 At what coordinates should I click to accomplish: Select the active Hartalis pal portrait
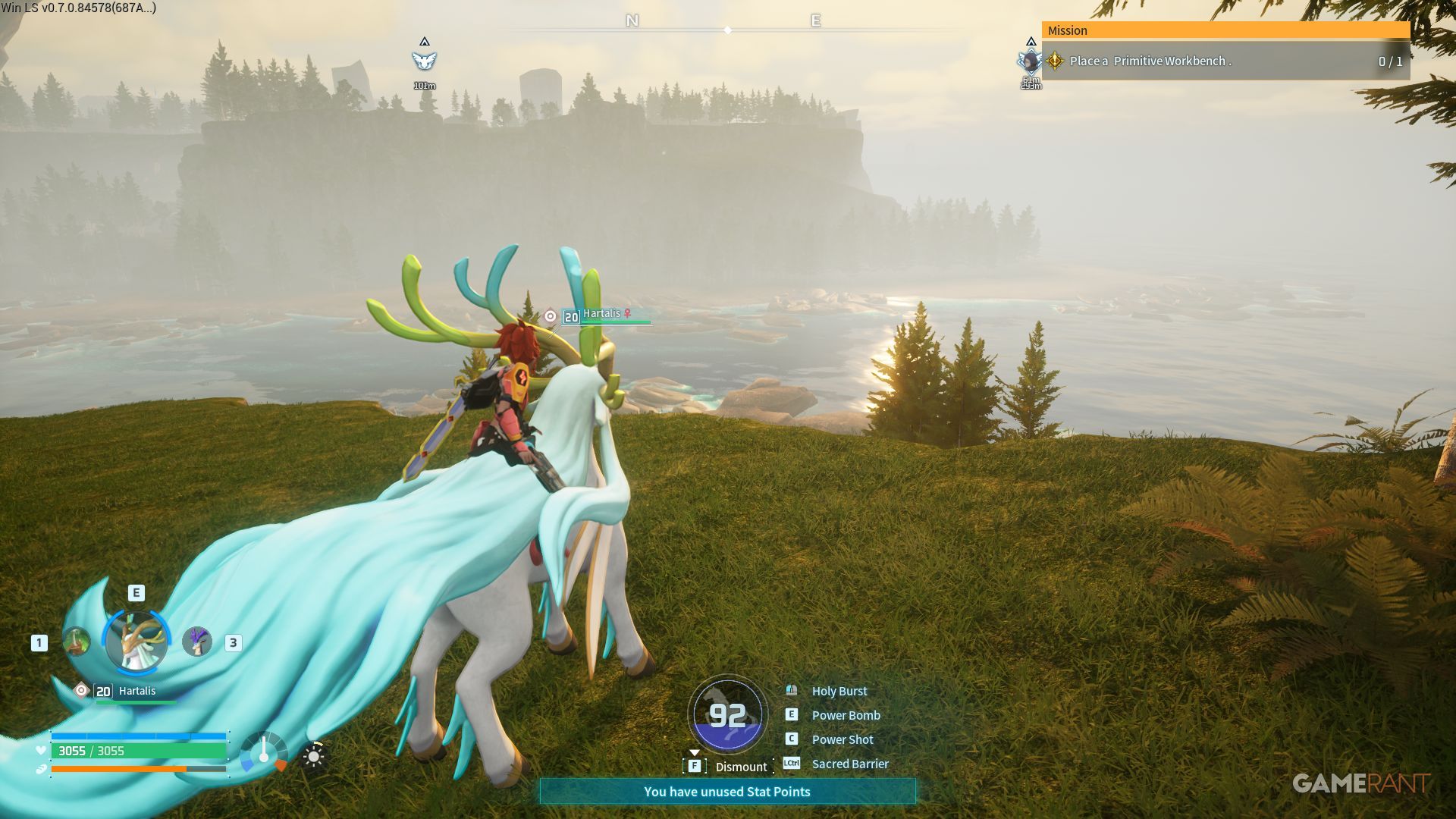click(x=136, y=642)
